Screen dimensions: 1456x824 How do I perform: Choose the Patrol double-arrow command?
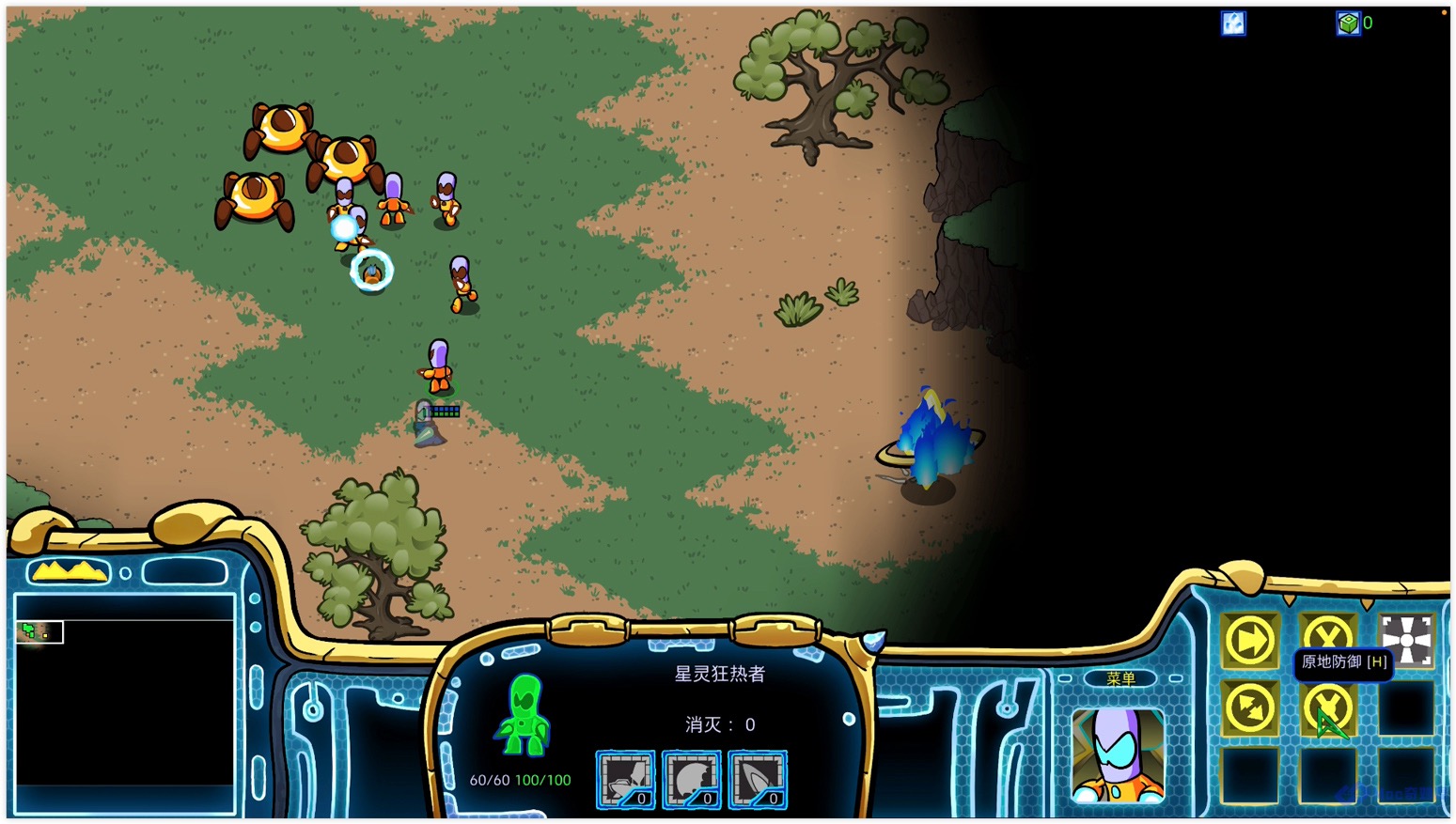1249,708
